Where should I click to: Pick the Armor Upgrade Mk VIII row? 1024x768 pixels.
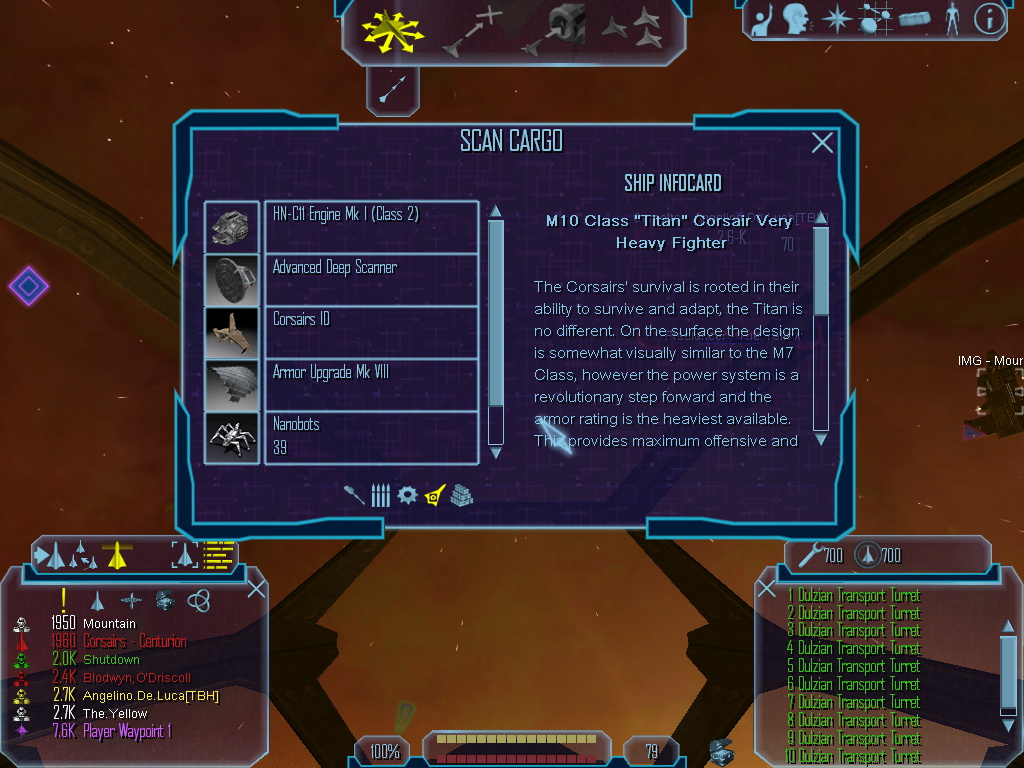(x=371, y=385)
